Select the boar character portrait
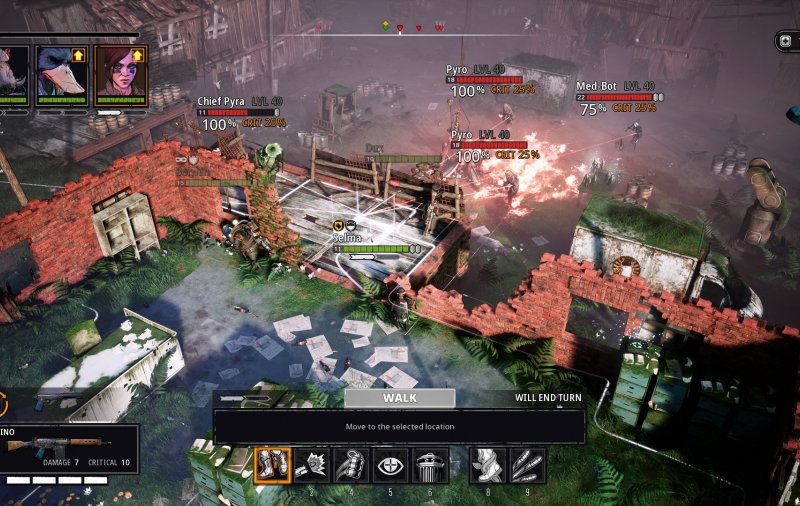Screen dimensions: 800x506 12,73
